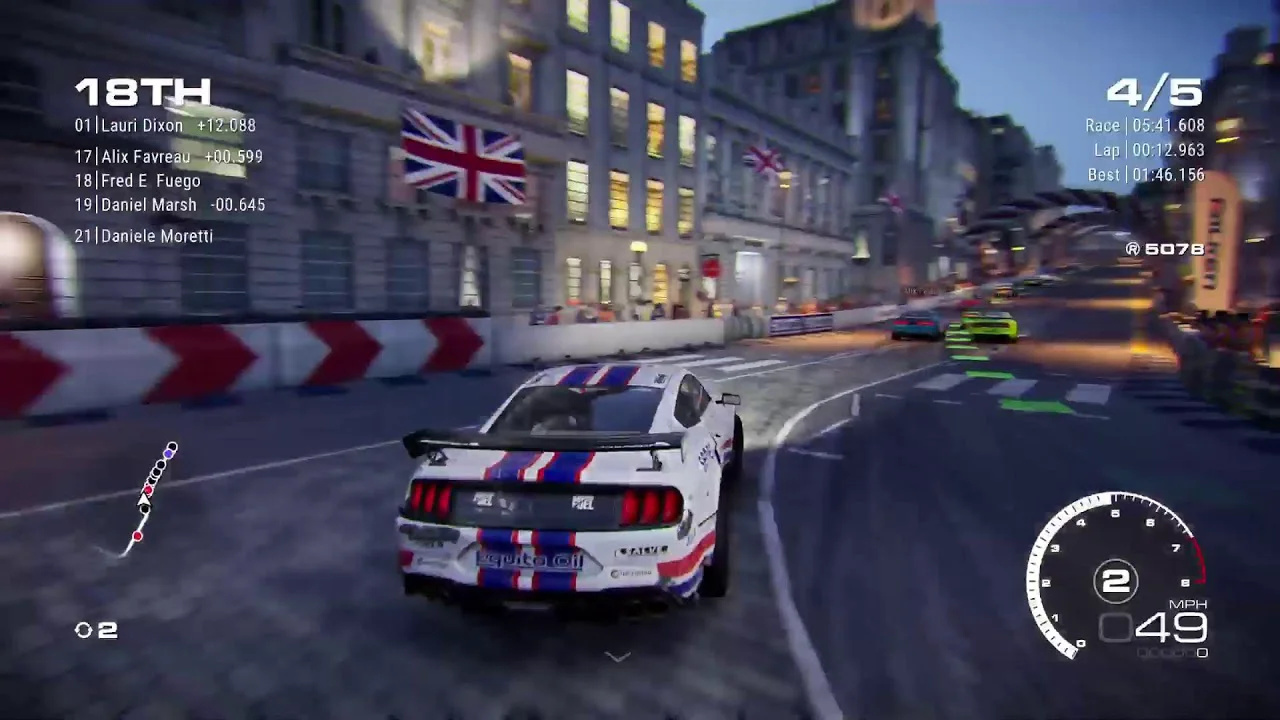Choose Alix Favreau's row in the standings
This screenshot has height=720, width=1280.
click(168, 157)
